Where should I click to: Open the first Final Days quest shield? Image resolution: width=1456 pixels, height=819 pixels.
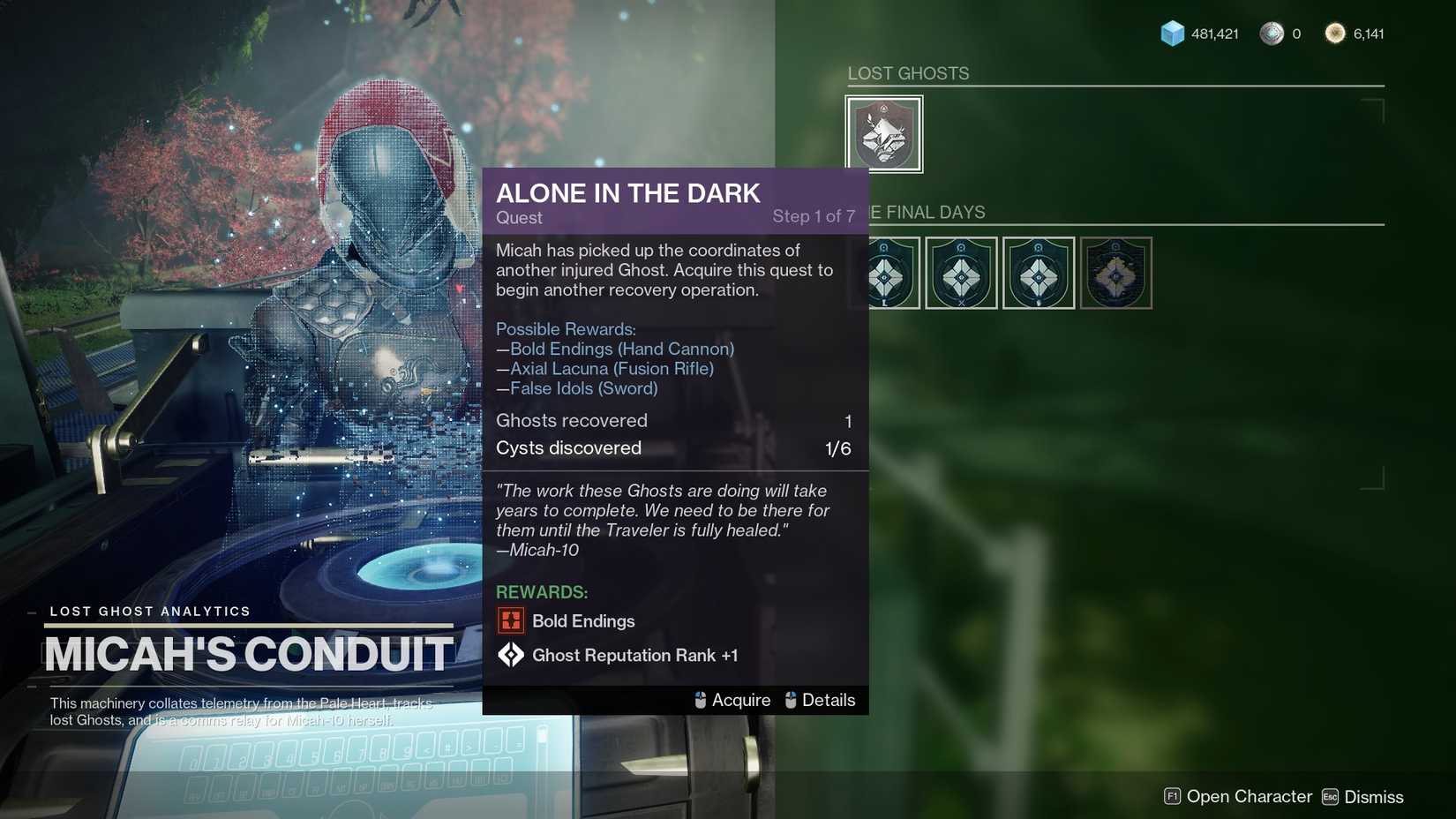click(x=883, y=273)
